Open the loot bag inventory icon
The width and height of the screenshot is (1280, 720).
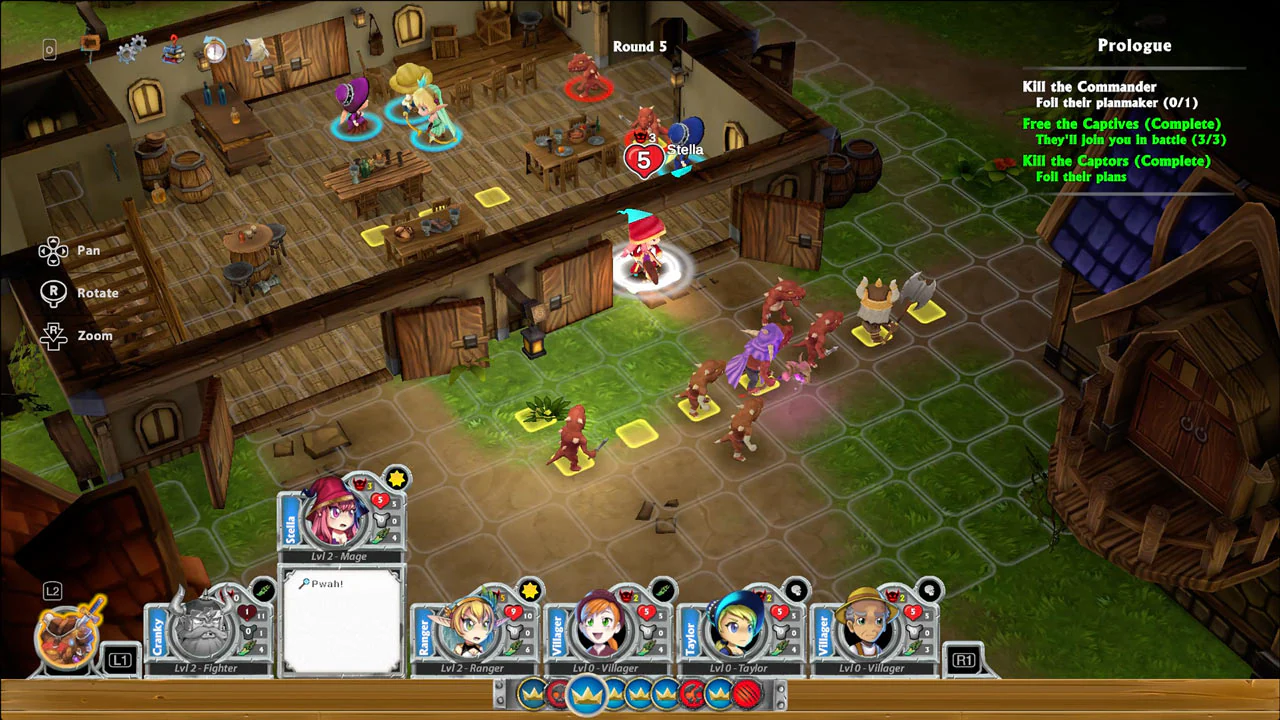tap(70, 634)
